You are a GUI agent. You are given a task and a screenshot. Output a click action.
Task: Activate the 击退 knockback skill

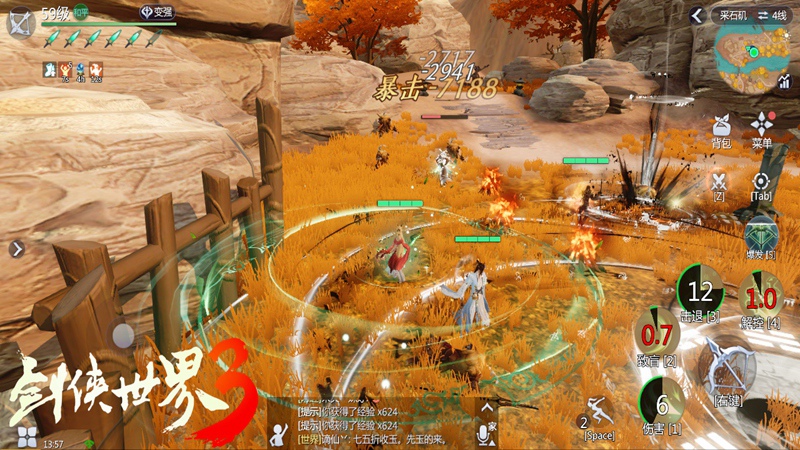point(700,292)
